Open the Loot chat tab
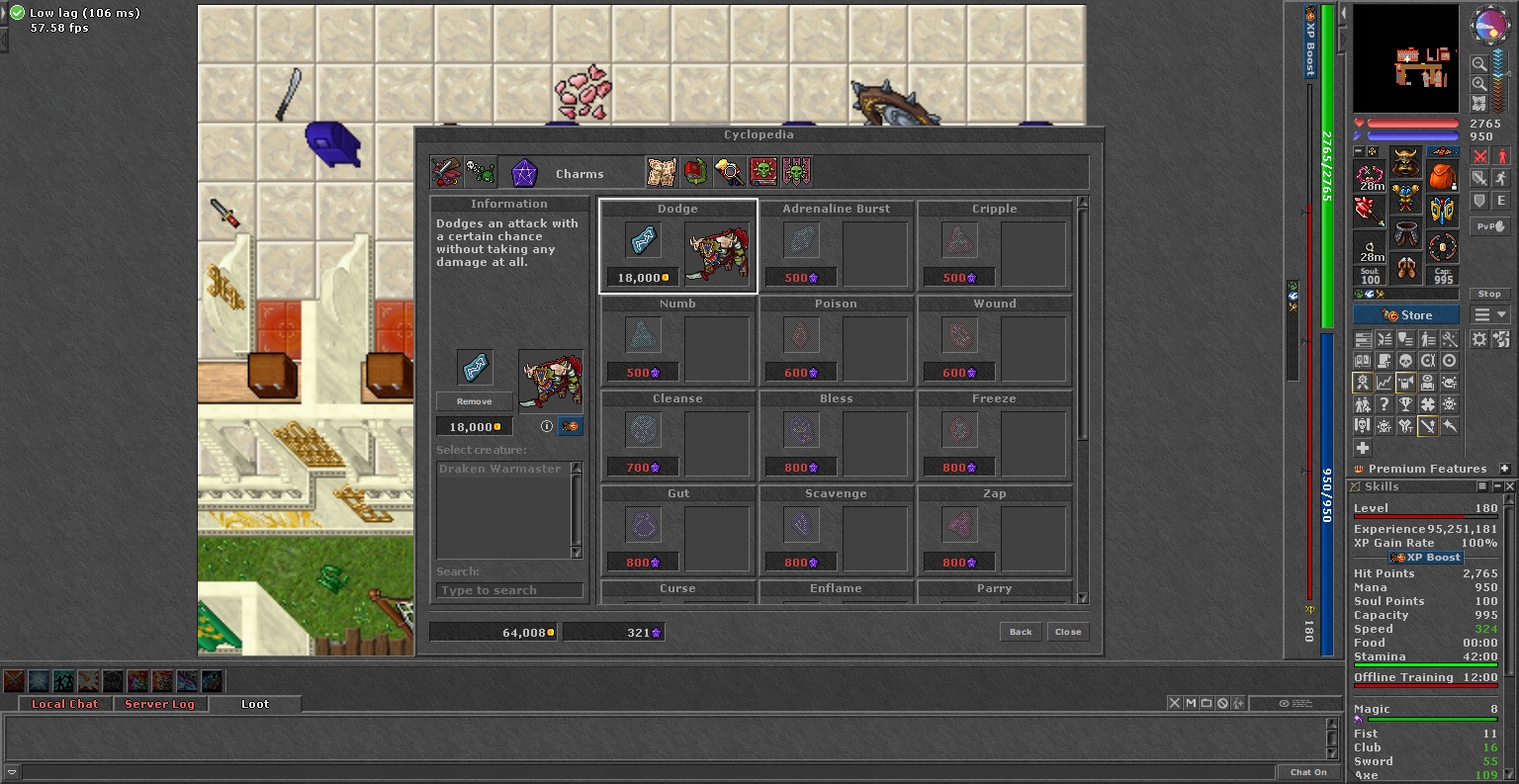The height and width of the screenshot is (784, 1519). pos(255,704)
